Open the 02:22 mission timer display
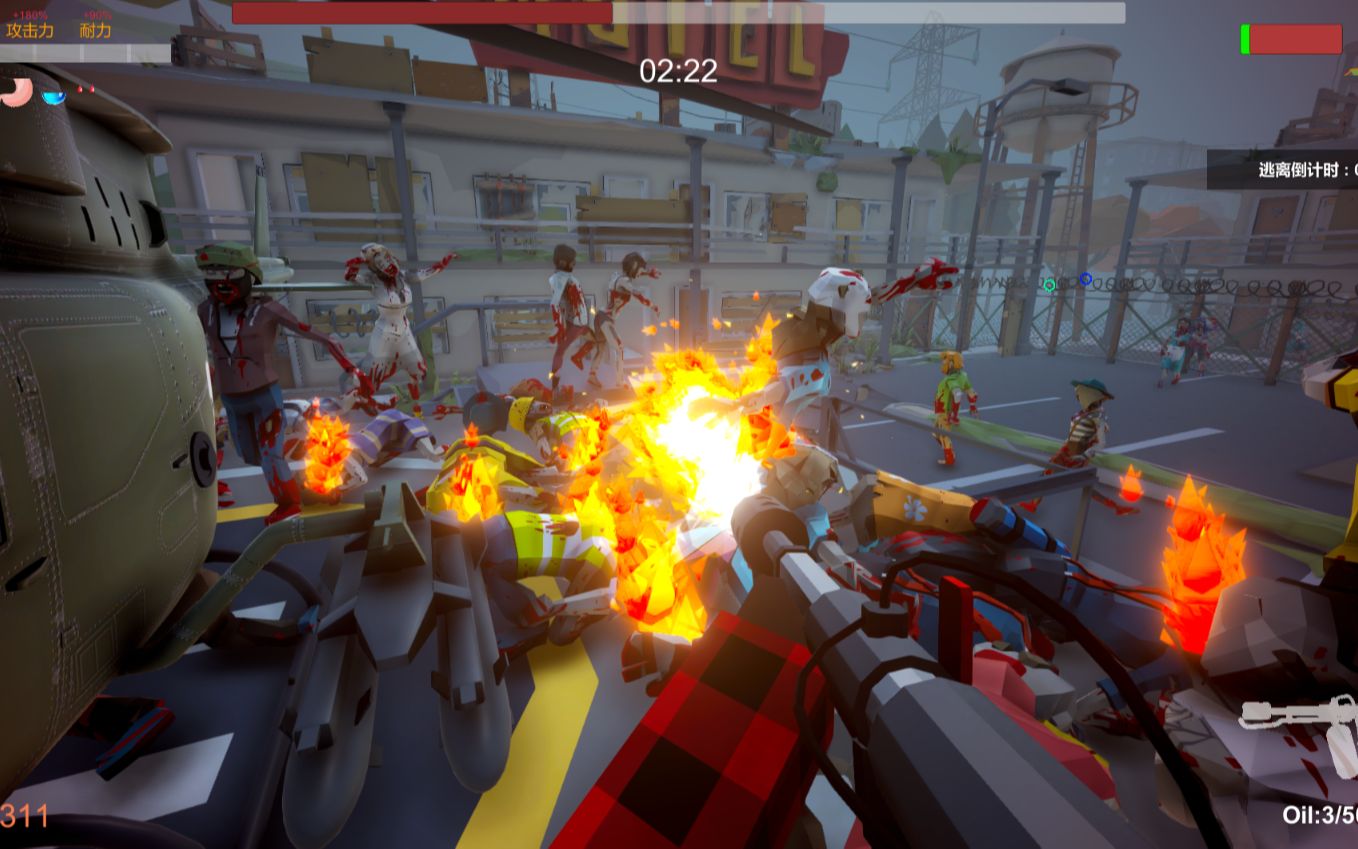Image resolution: width=1358 pixels, height=849 pixels. pyautogui.click(x=679, y=71)
